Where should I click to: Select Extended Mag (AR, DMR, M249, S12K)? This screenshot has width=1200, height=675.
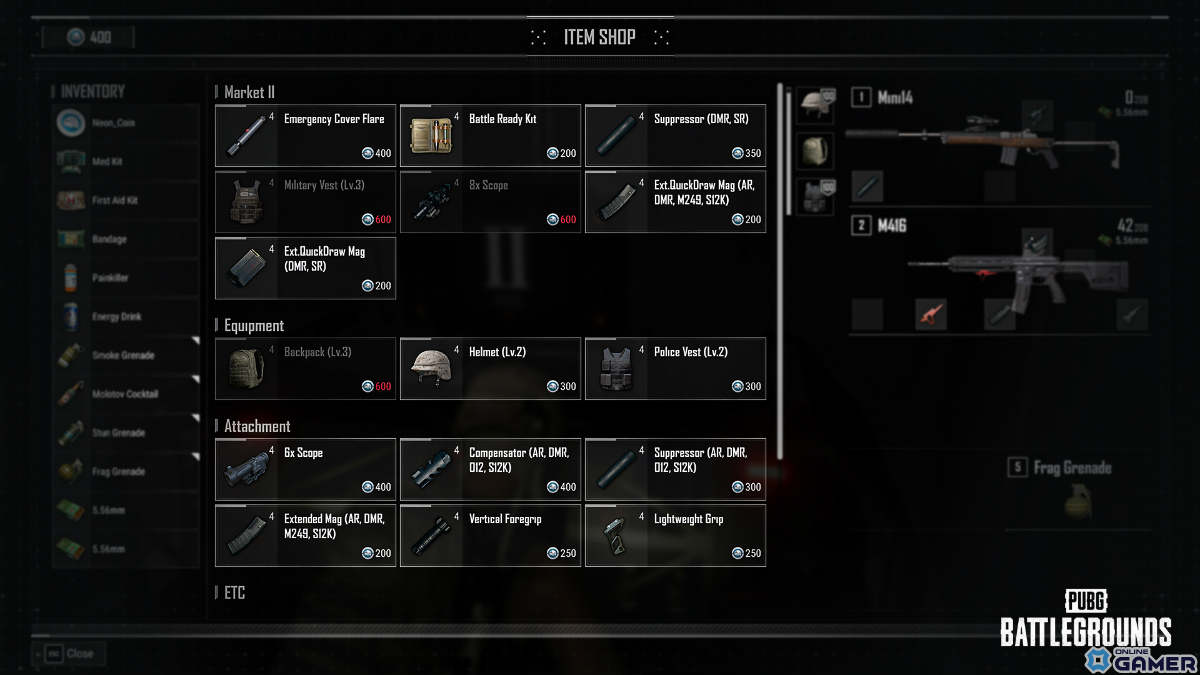pyautogui.click(x=305, y=535)
